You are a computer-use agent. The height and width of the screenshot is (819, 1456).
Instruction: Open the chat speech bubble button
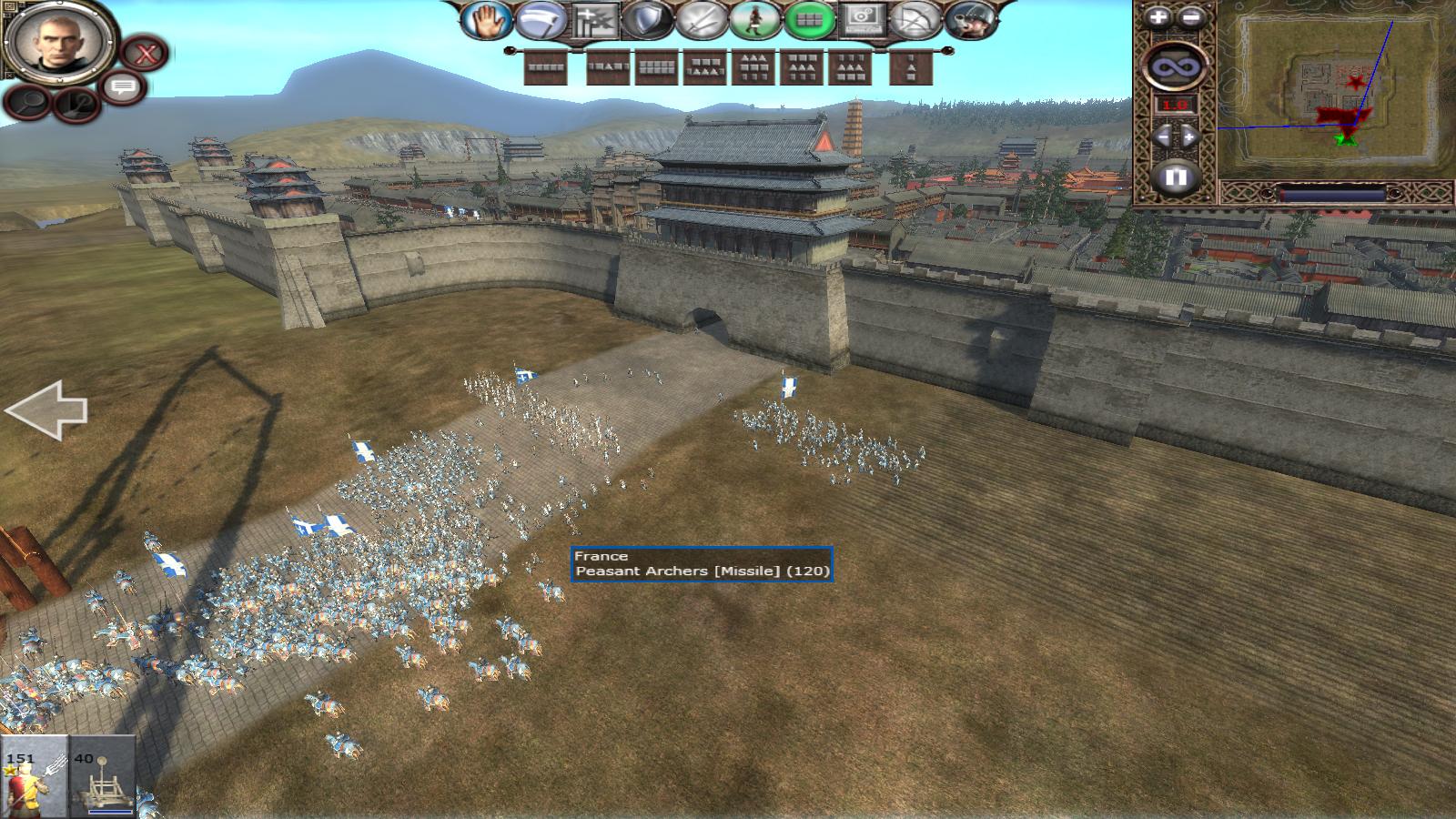click(124, 87)
